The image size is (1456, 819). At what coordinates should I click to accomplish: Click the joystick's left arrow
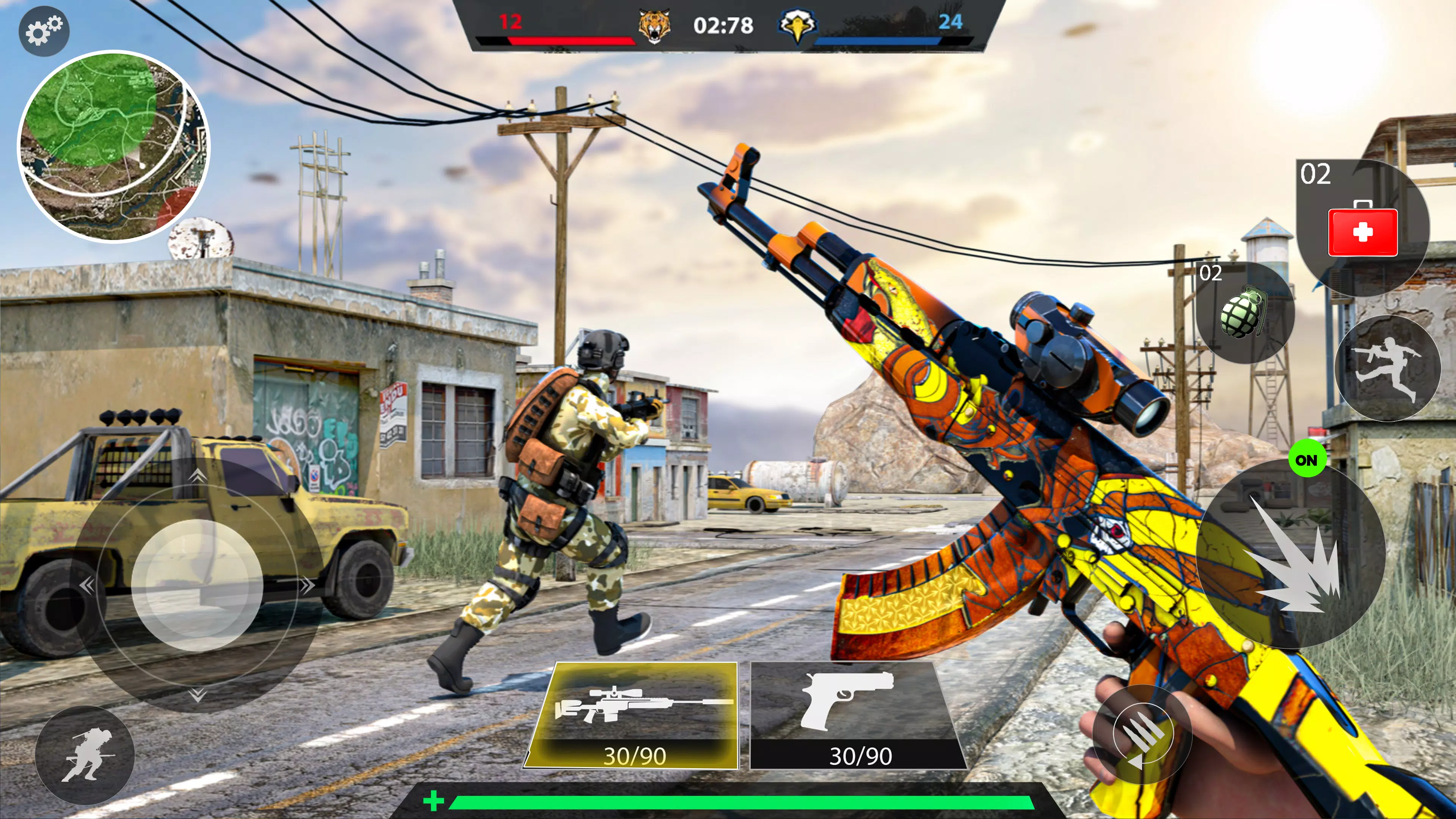[86, 585]
